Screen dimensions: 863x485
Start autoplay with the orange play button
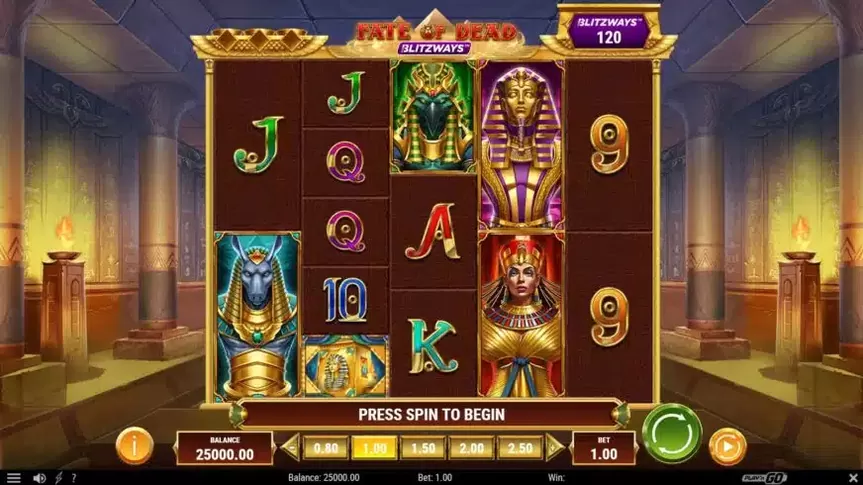728,445
